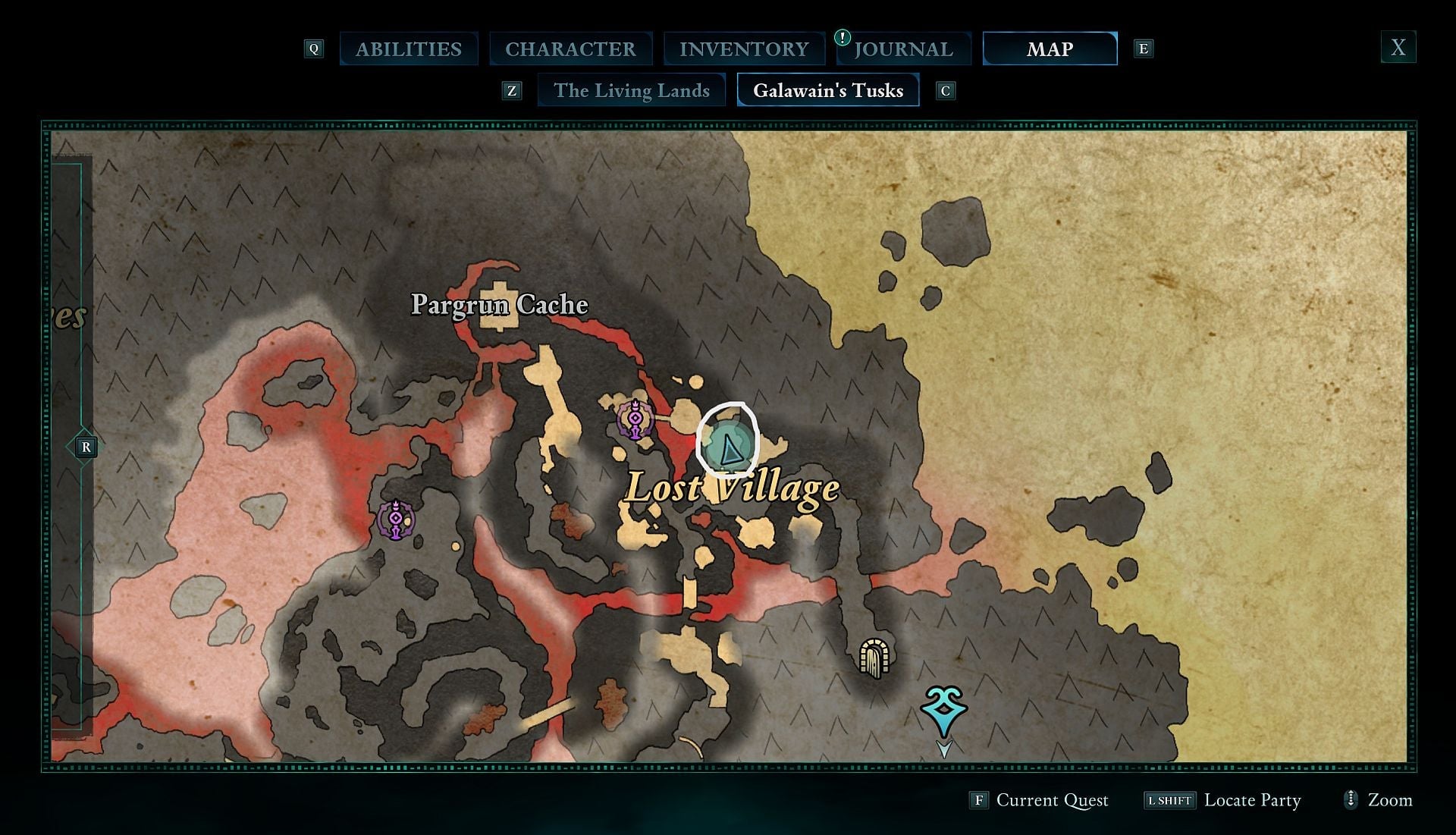Click the Q keybind badge beside Abilities
Screen dimensions: 1456x835
tap(313, 48)
